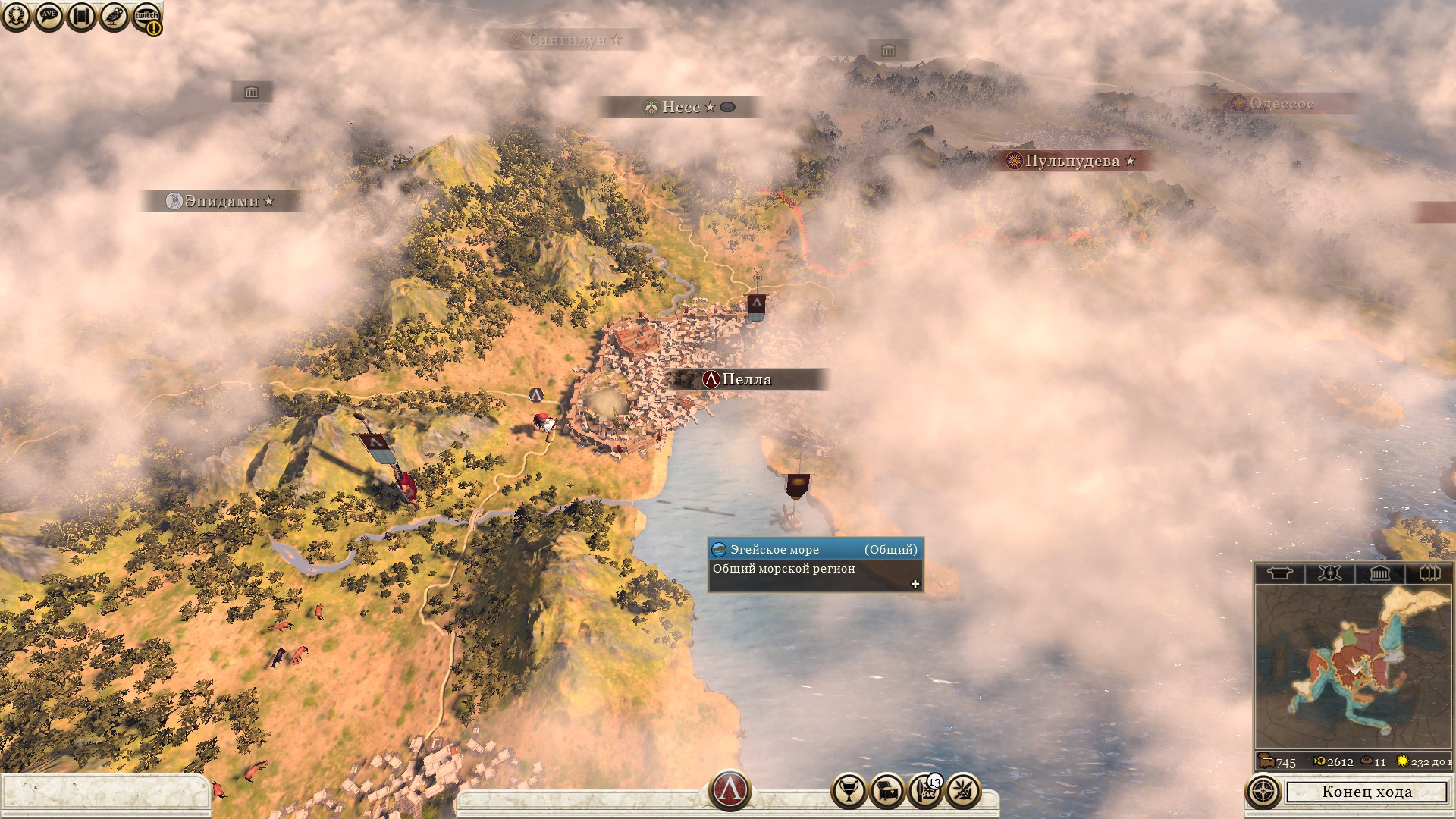
Task: Open the sword and map icon with 13
Action: (x=925, y=792)
